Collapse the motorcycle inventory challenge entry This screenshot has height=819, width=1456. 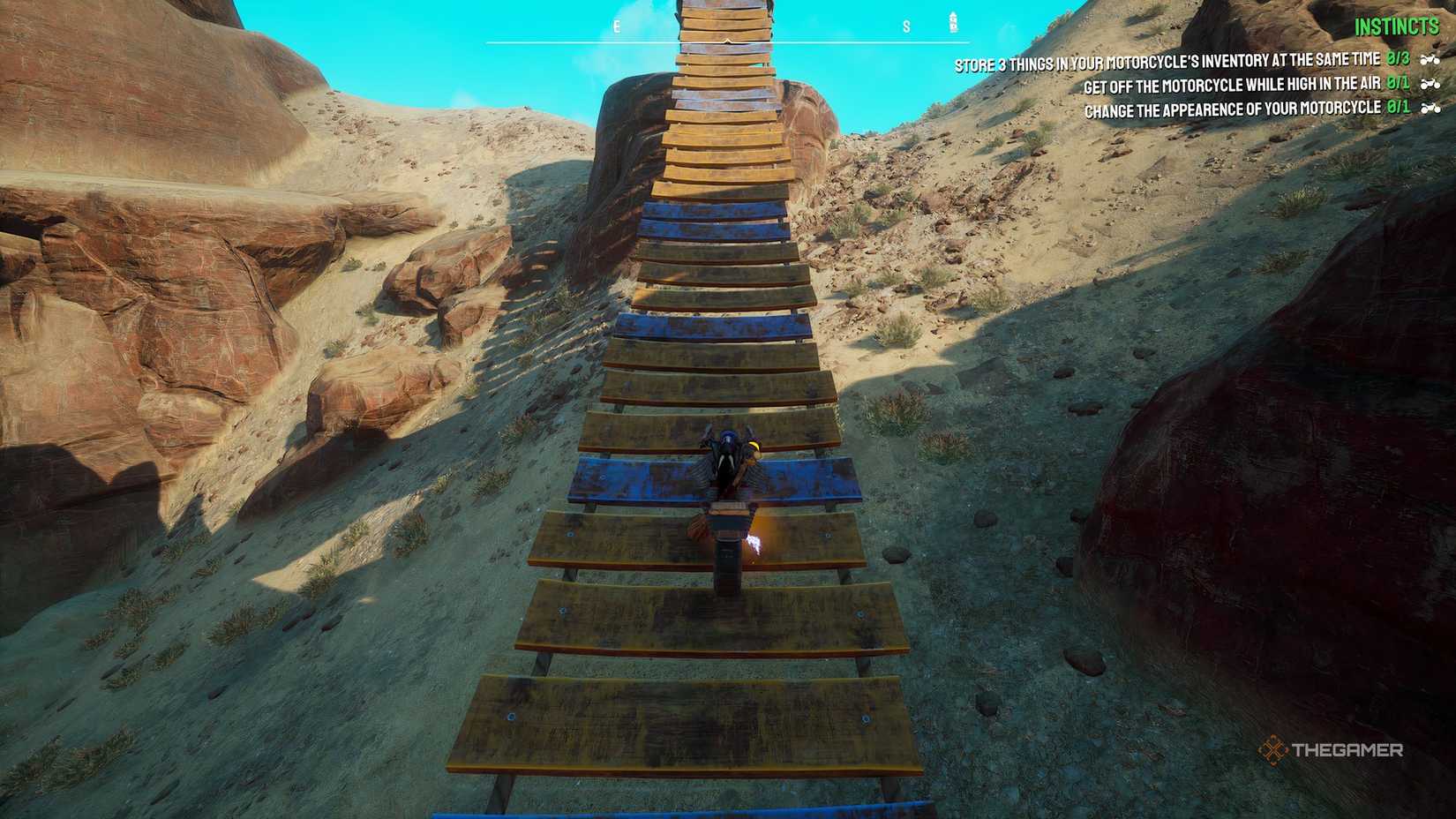[x=1165, y=58]
